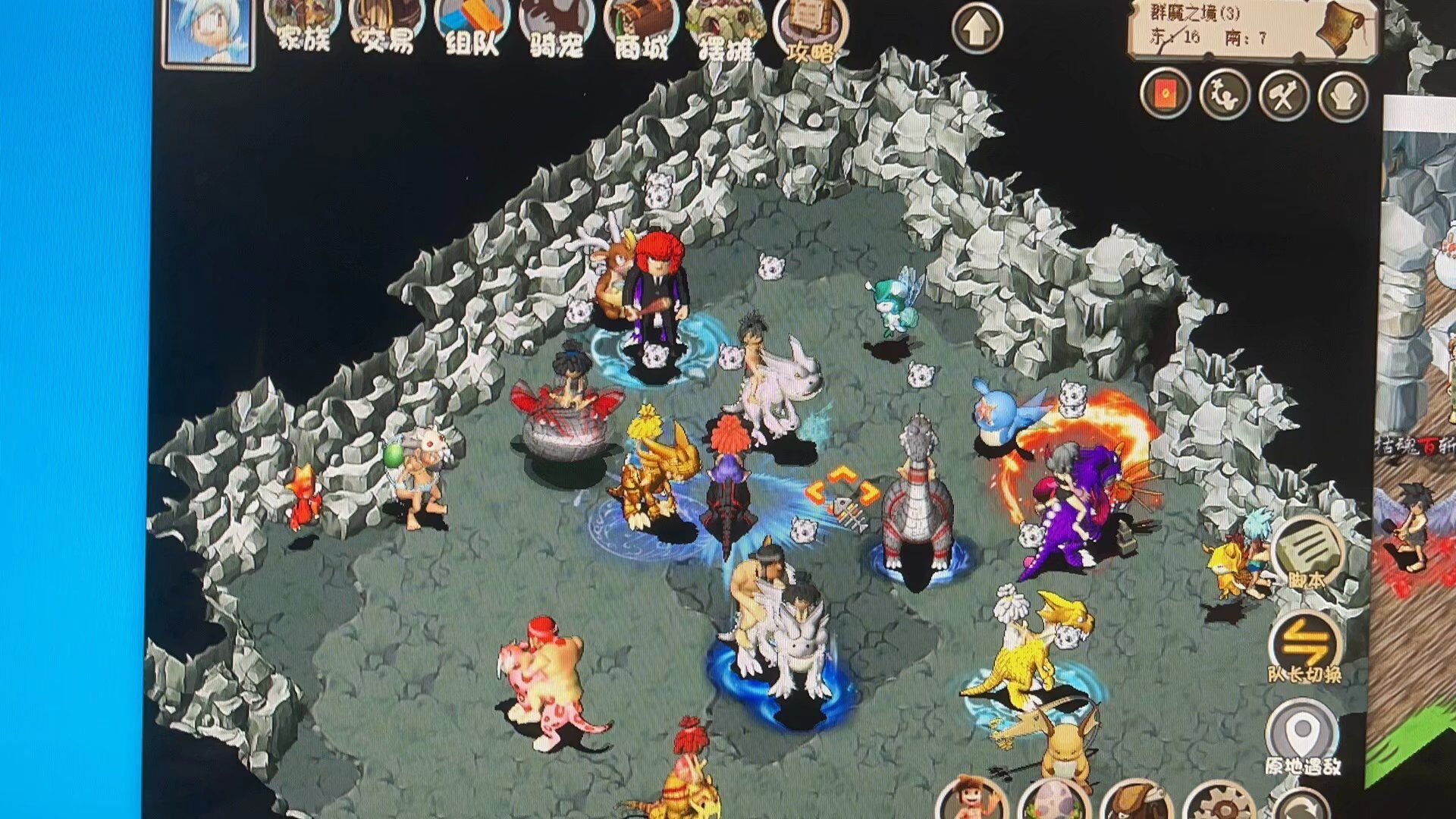Viewport: 1456px width, 819px height.
Task: Open the 家族 (Family) menu
Action: pos(302,27)
